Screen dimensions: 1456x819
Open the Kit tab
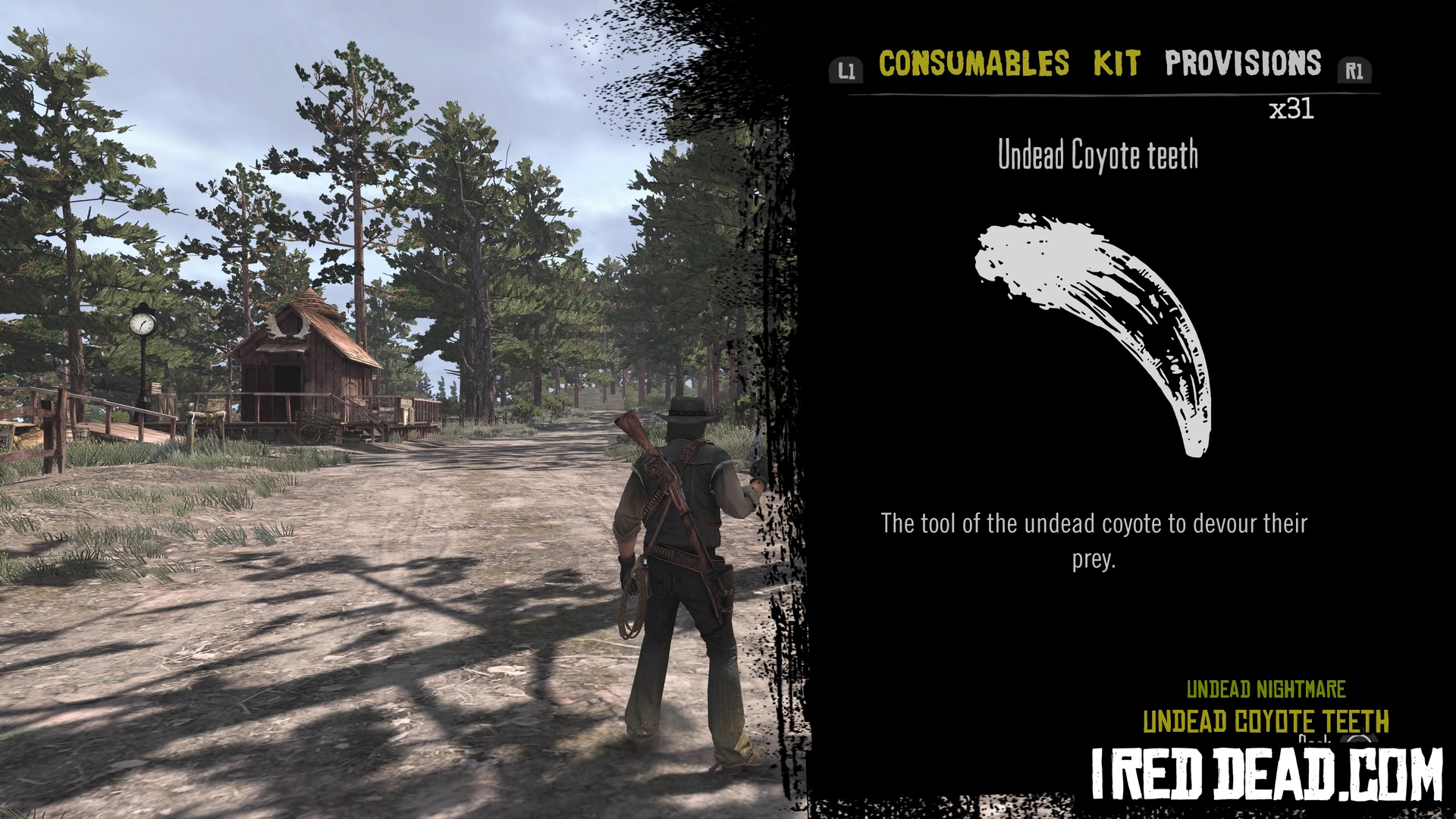point(1116,64)
